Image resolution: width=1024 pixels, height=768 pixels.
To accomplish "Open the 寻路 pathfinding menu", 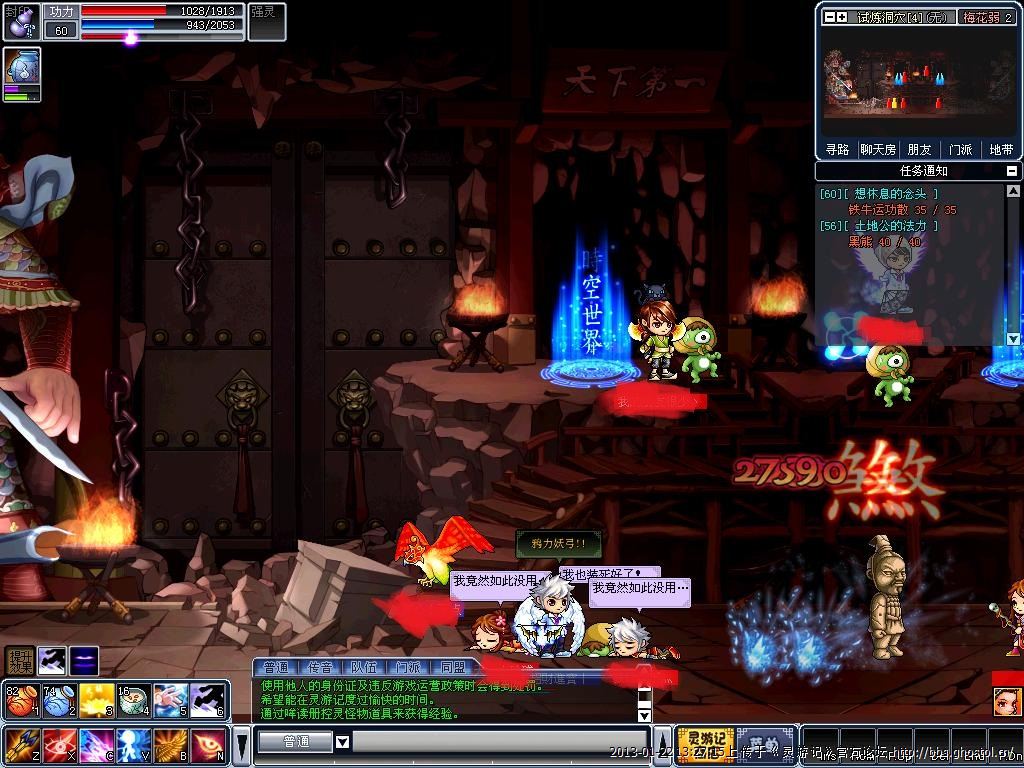I will [837, 149].
